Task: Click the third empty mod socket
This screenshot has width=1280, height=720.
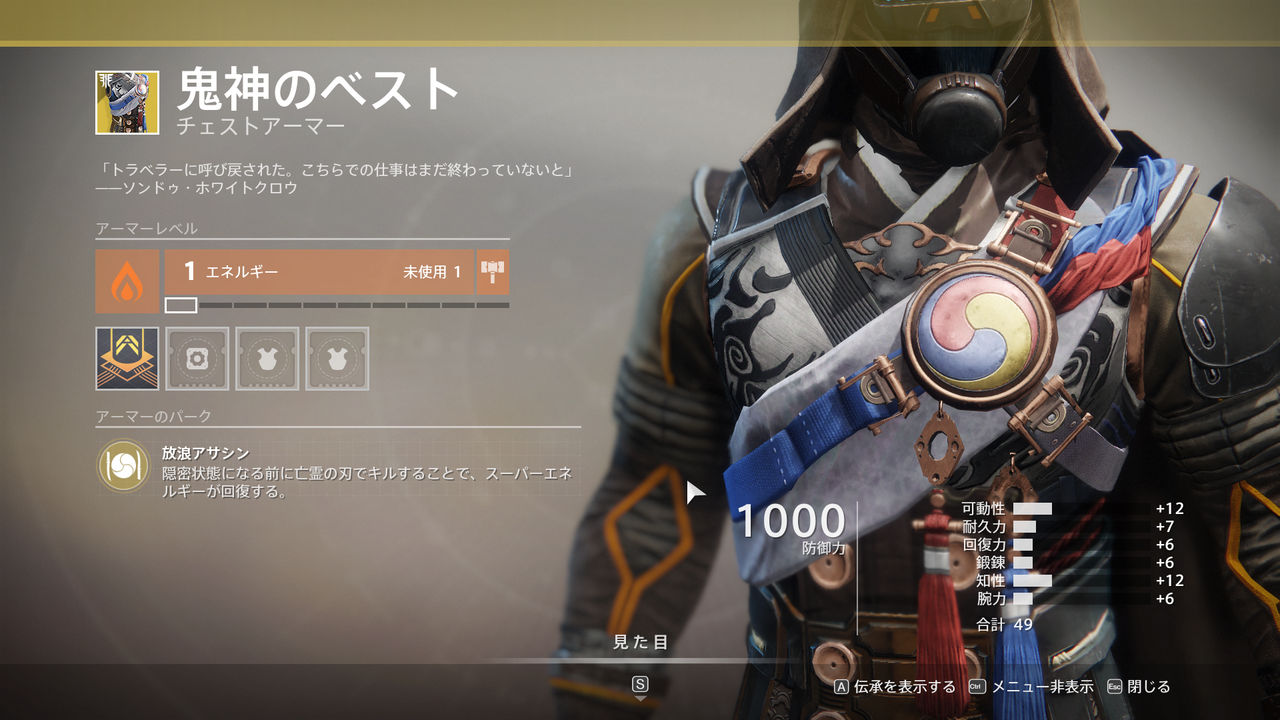Action: (x=336, y=357)
